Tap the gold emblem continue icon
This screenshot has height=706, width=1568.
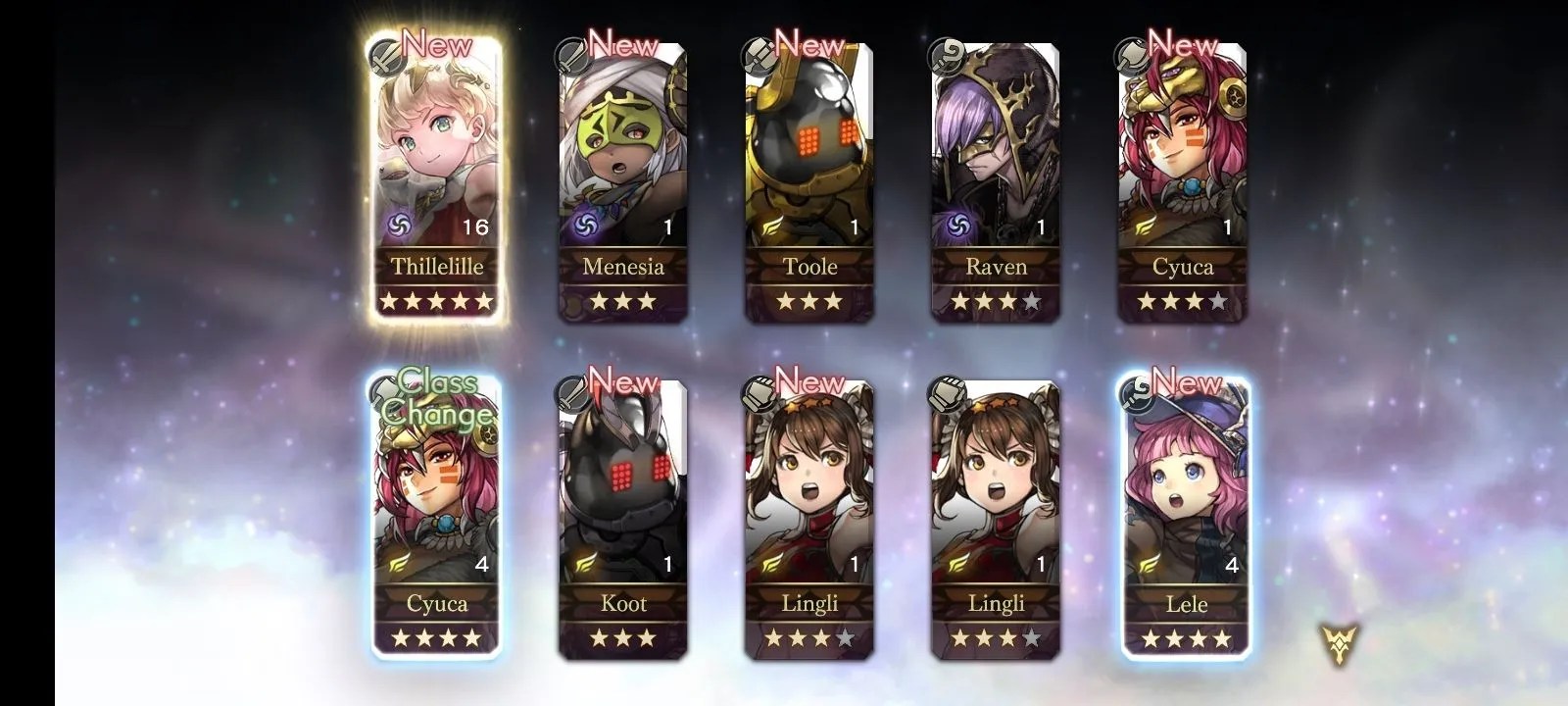1338,644
